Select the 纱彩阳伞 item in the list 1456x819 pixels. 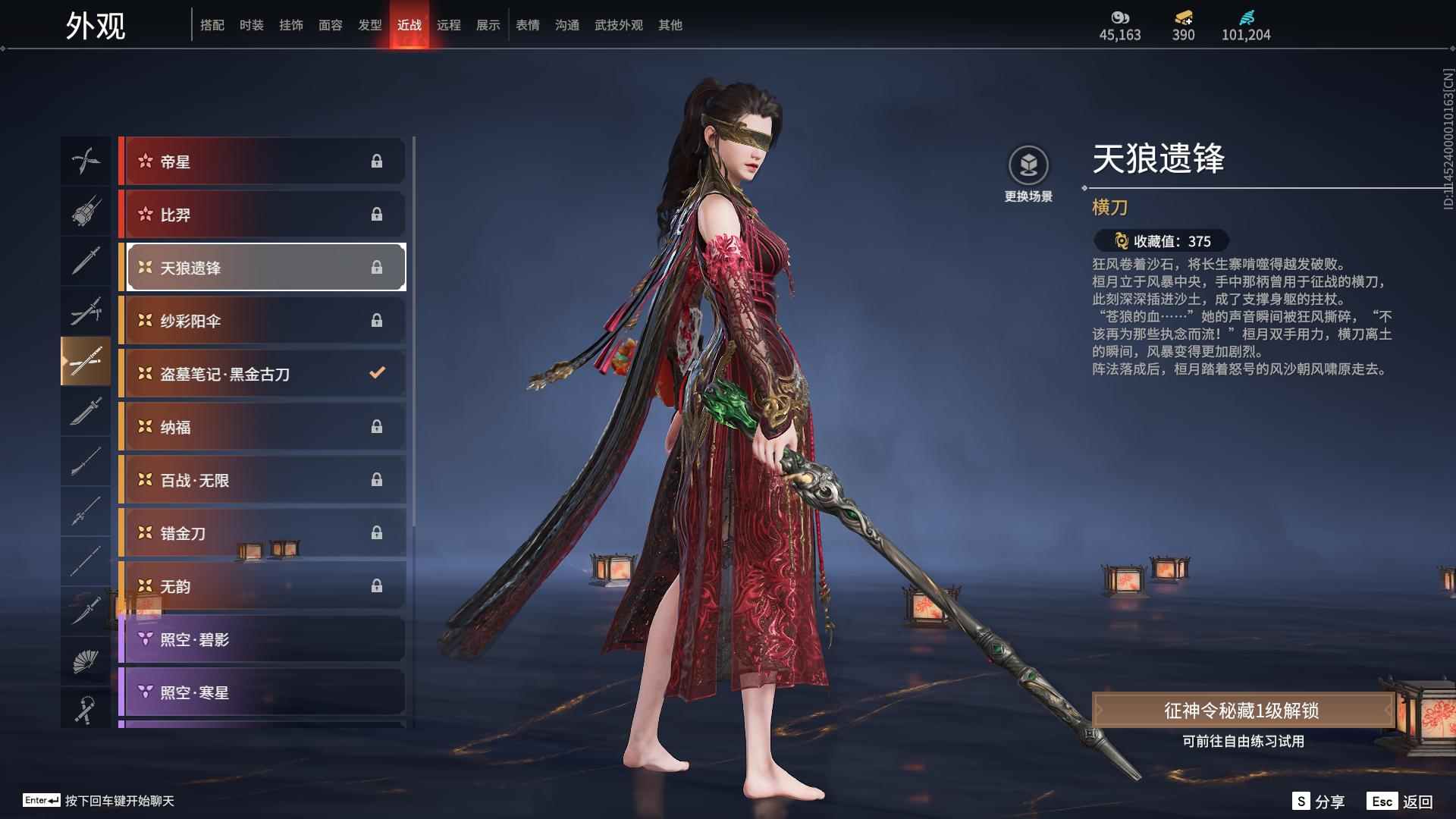pos(262,320)
